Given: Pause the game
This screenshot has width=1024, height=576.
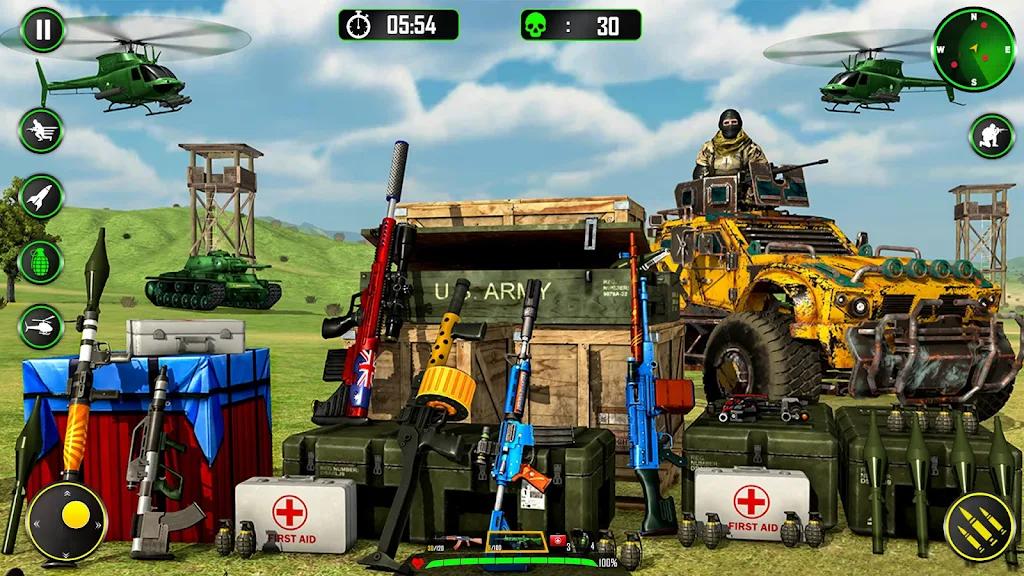Looking at the screenshot, I should [x=42, y=29].
